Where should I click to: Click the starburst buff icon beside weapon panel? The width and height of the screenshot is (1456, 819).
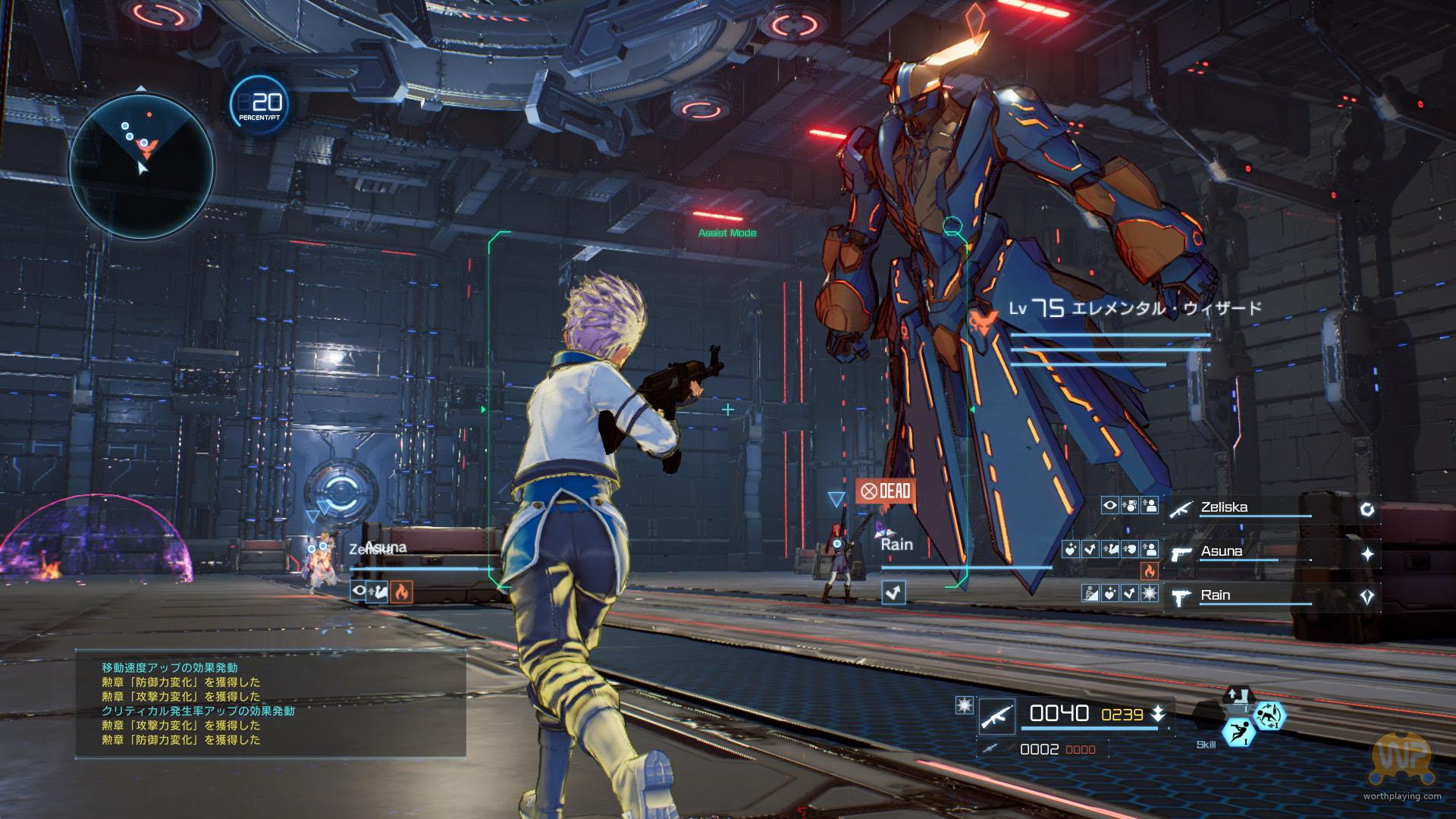tap(965, 706)
